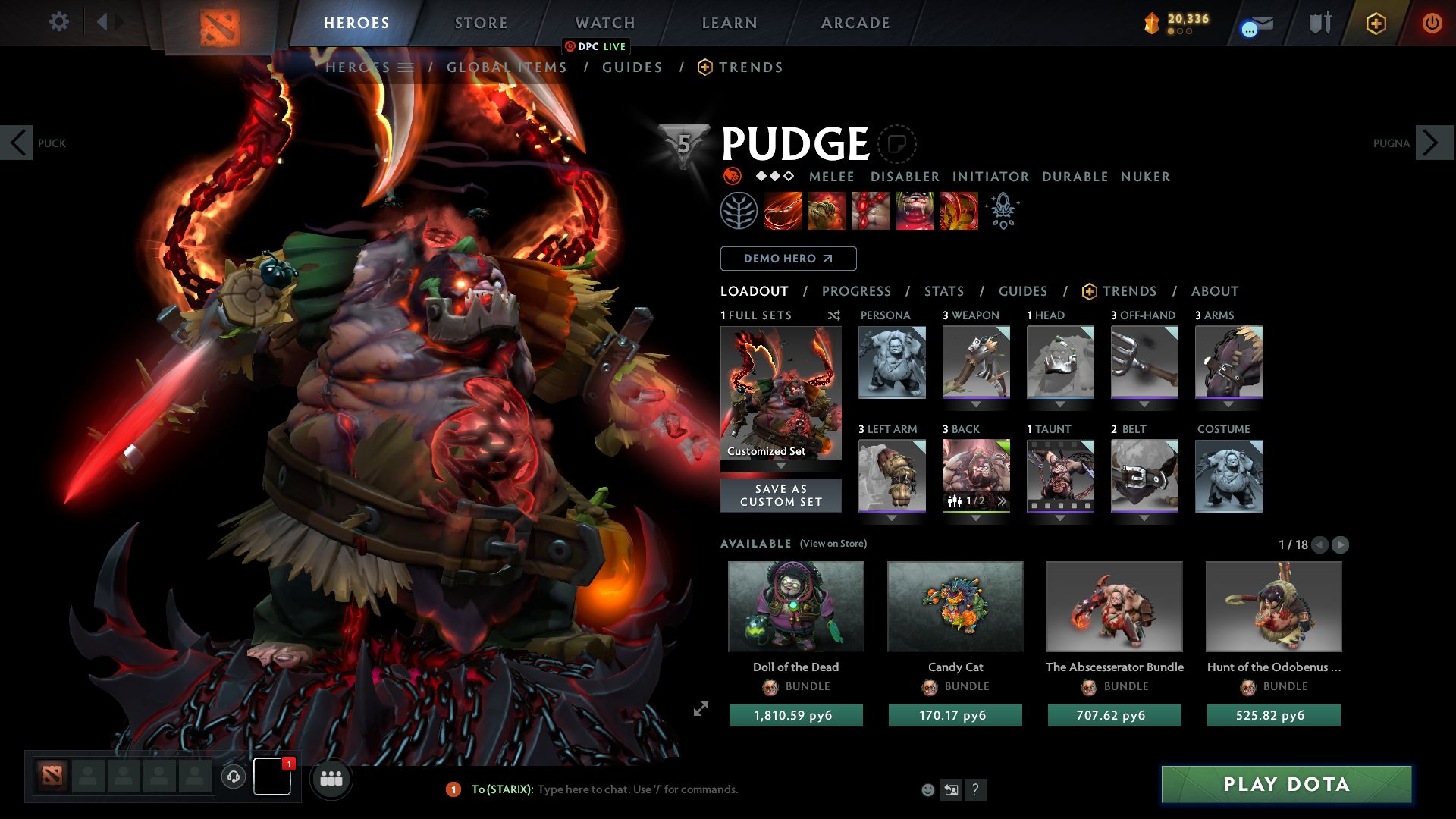Click the DEMO HERO button
Image resolution: width=1456 pixels, height=819 pixels.
tap(788, 259)
